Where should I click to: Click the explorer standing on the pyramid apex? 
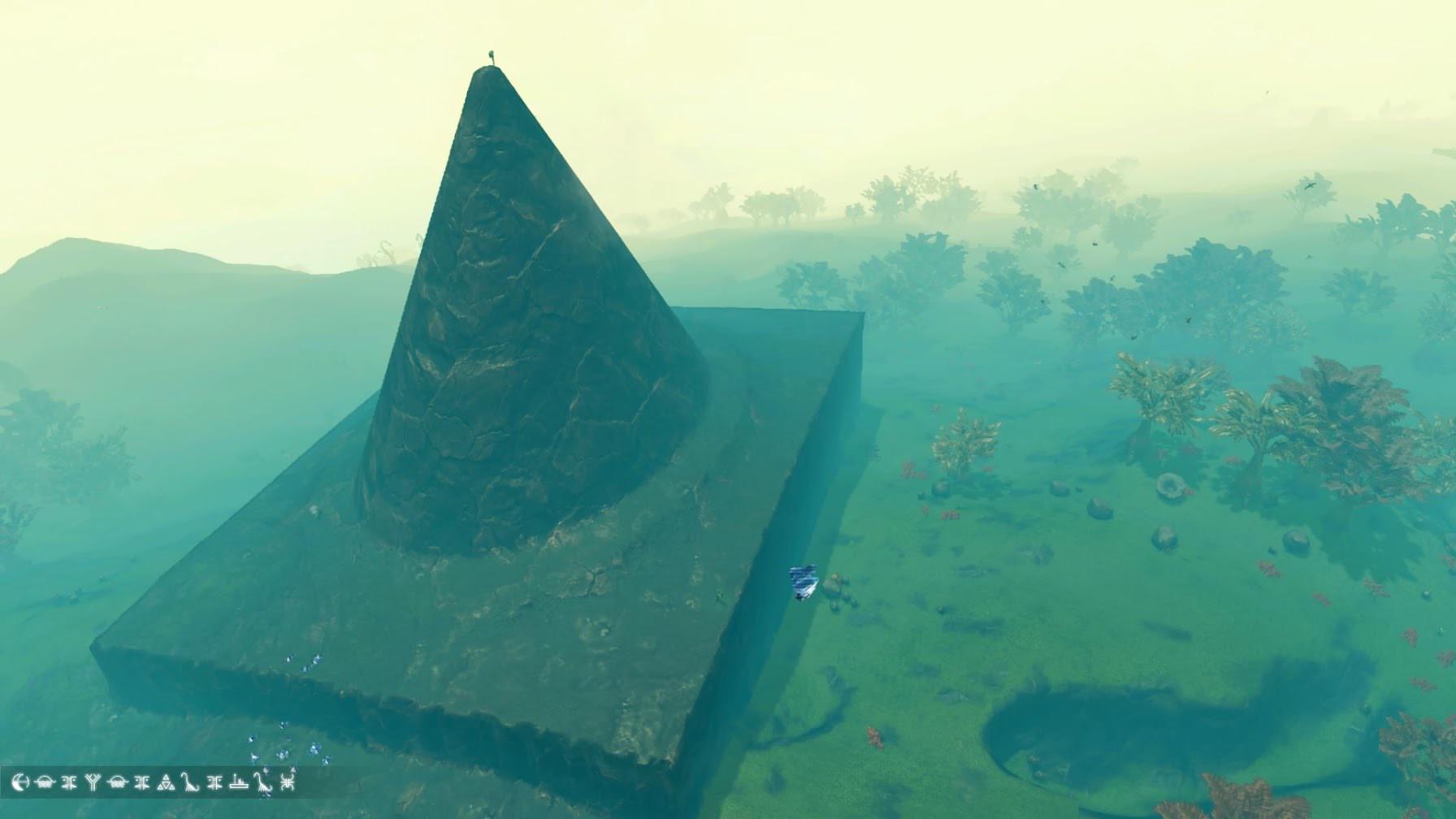pyautogui.click(x=493, y=57)
